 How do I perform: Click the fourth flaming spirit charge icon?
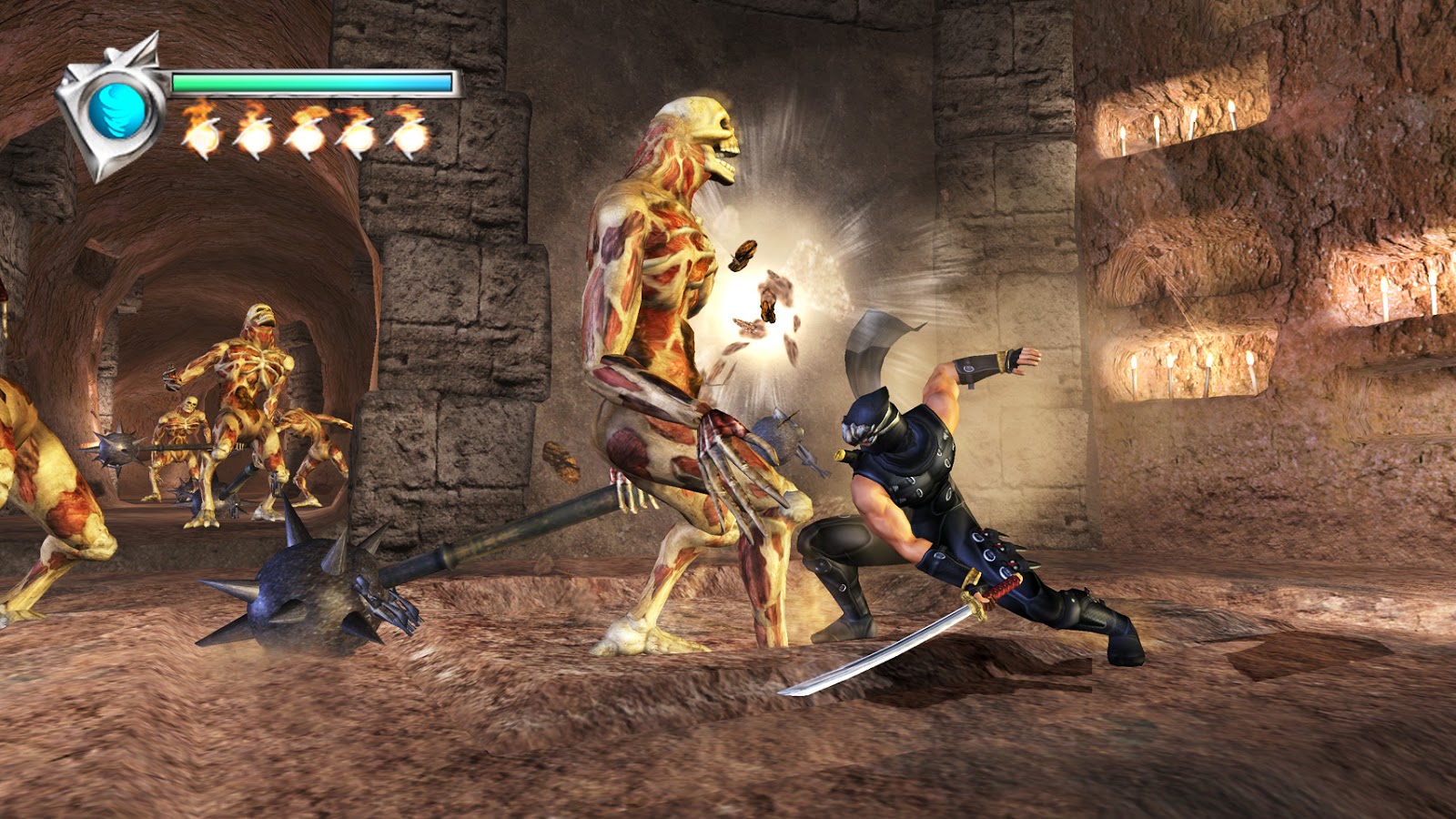pos(357,136)
